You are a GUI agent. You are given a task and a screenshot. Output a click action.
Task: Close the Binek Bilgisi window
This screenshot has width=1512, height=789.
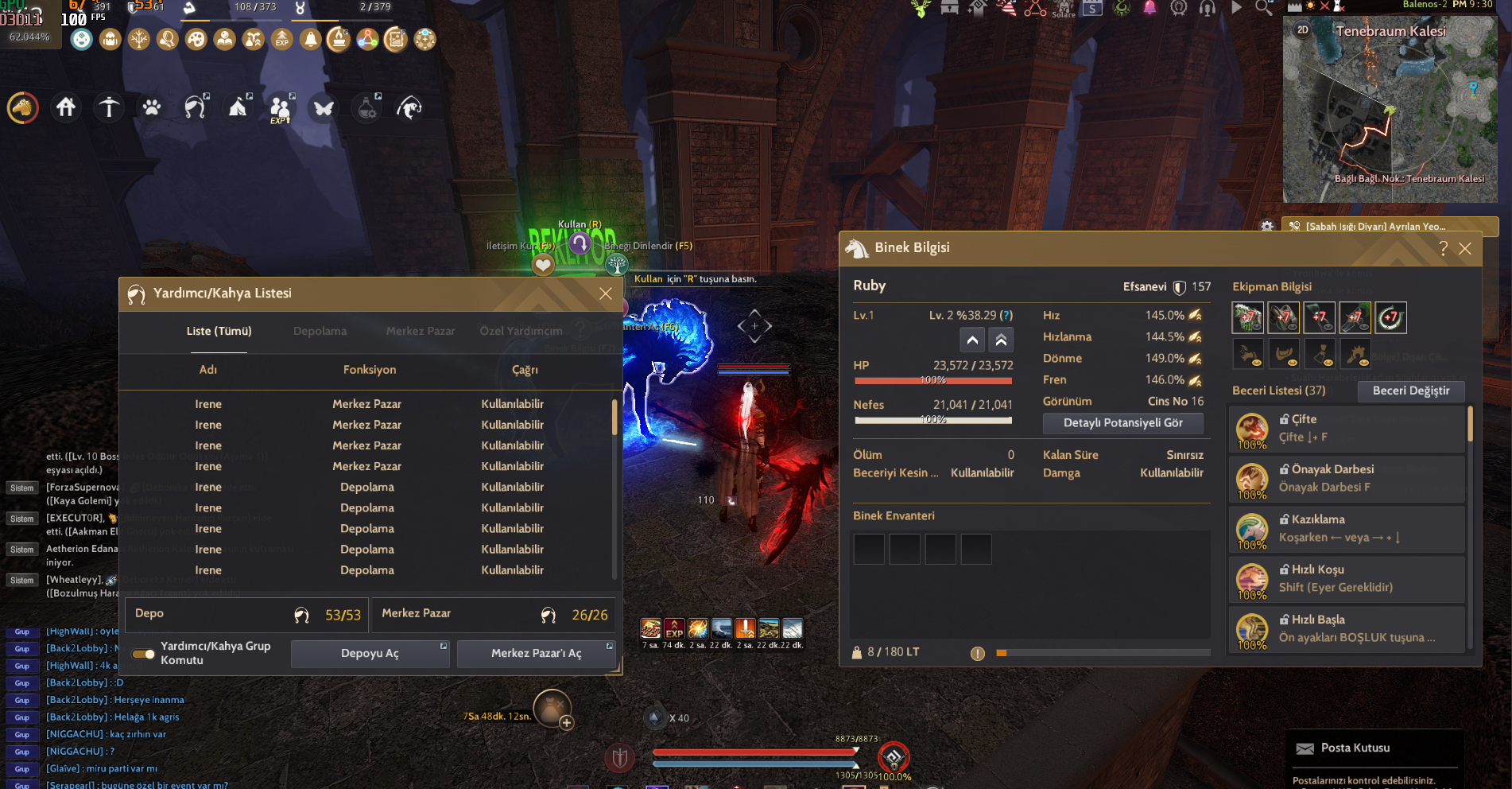pyautogui.click(x=1465, y=248)
